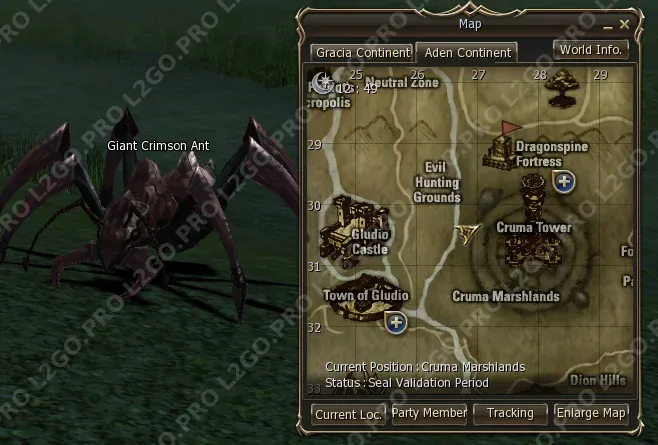Activate the Tracking button
Viewport: 658px width, 445px height.
pyautogui.click(x=511, y=413)
